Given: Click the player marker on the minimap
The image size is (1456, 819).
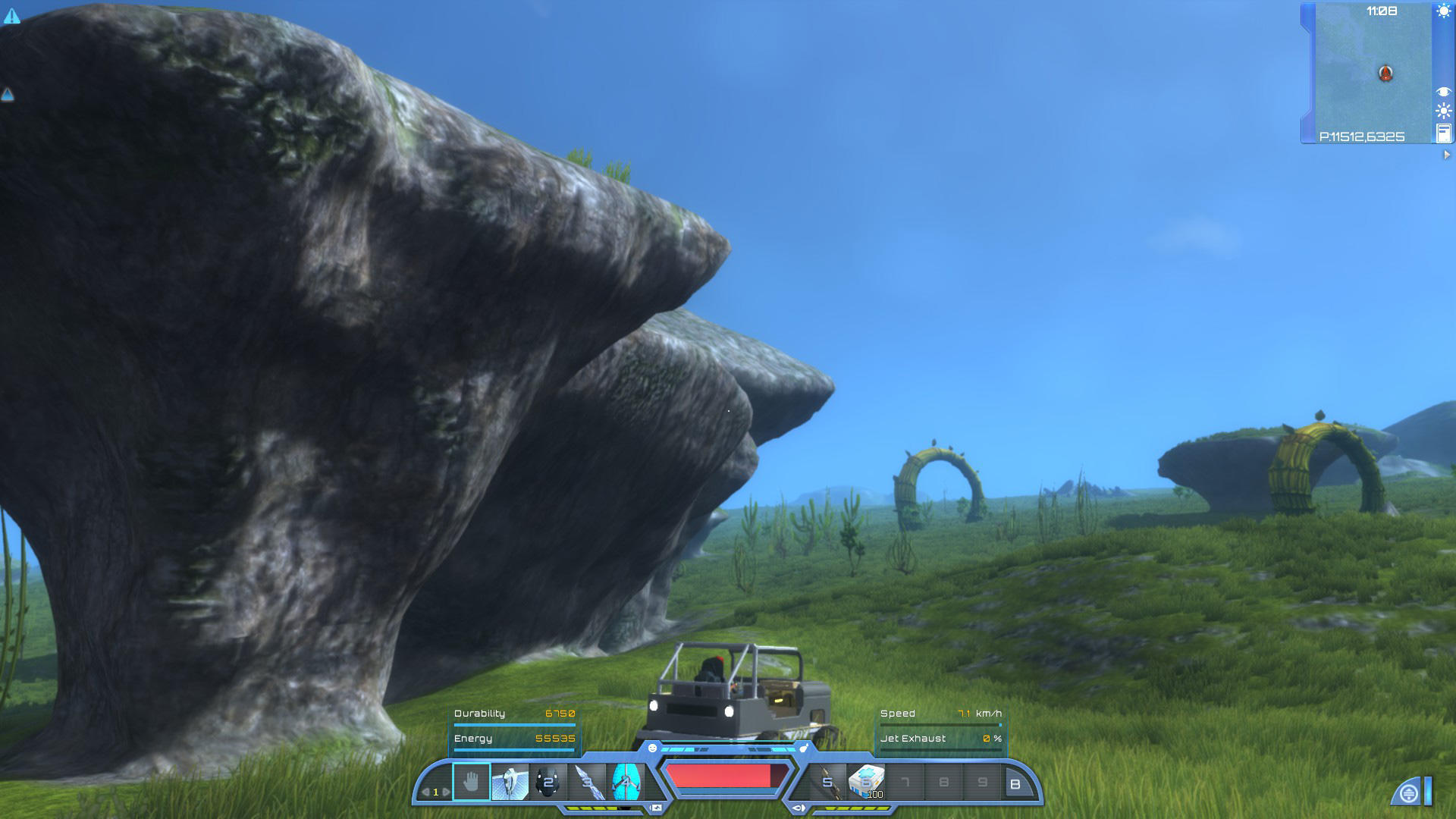Looking at the screenshot, I should pos(1385,73).
